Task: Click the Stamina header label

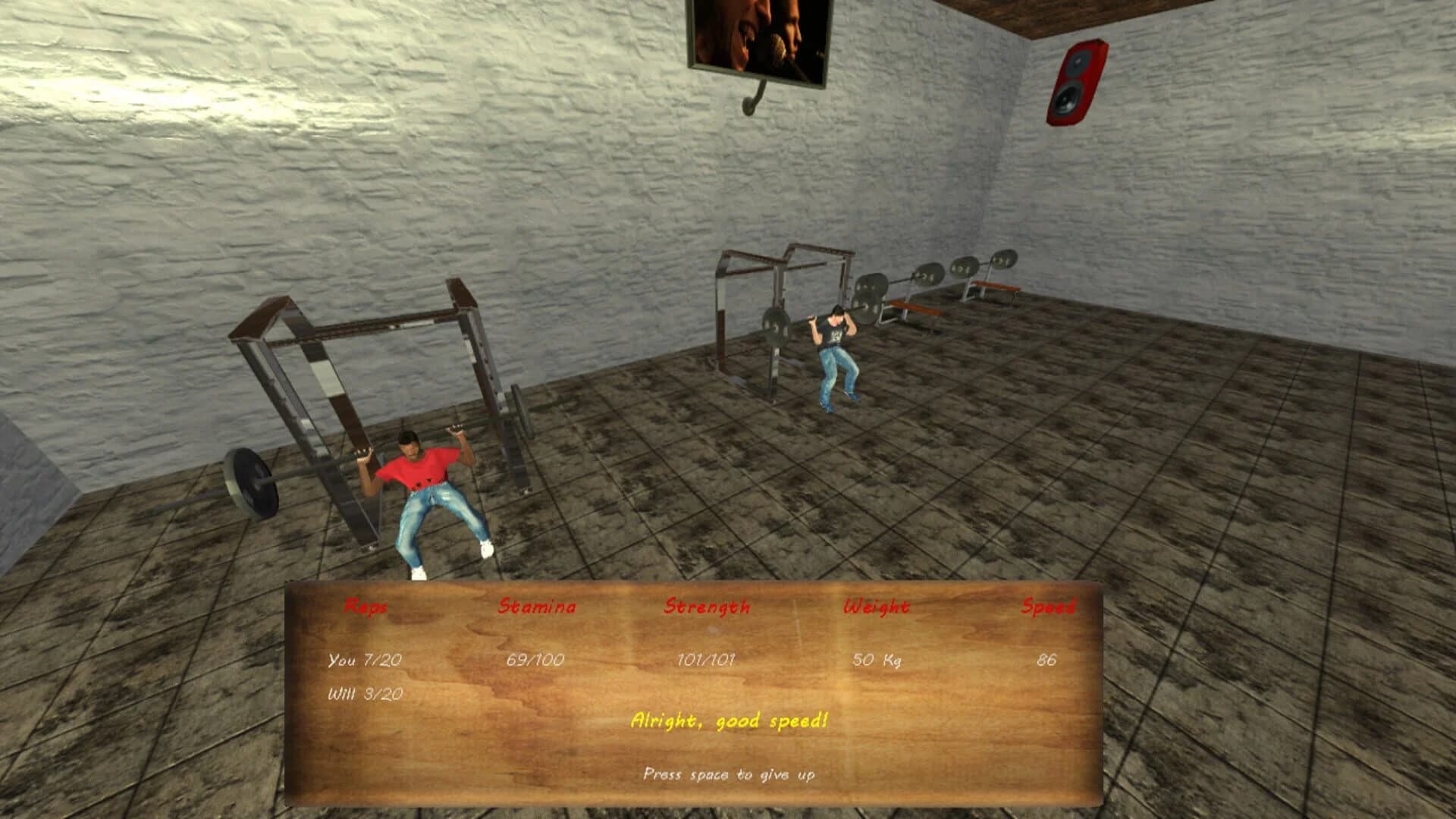Action: point(537,606)
